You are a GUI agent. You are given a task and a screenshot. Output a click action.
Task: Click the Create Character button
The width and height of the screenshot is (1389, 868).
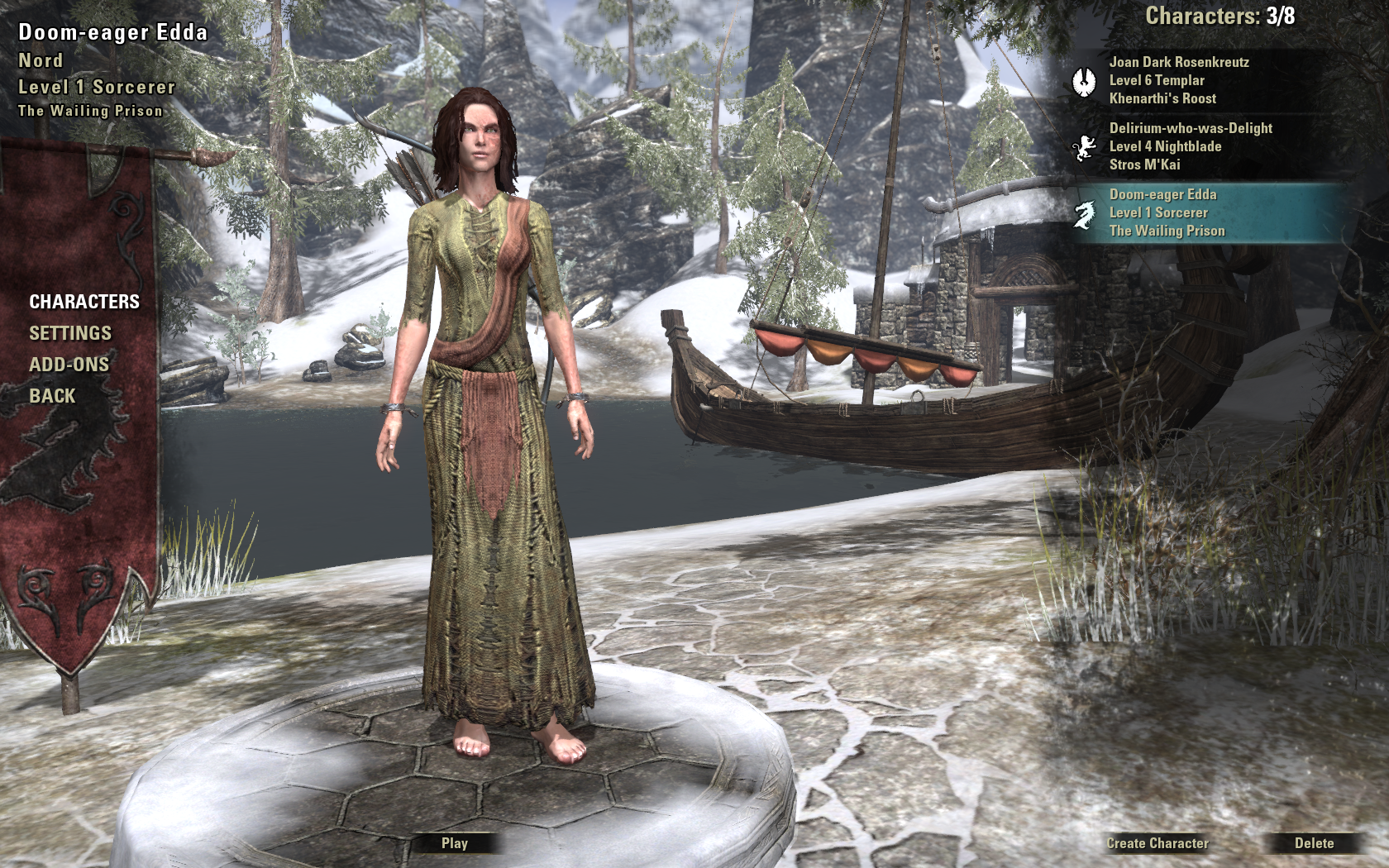[x=1157, y=843]
